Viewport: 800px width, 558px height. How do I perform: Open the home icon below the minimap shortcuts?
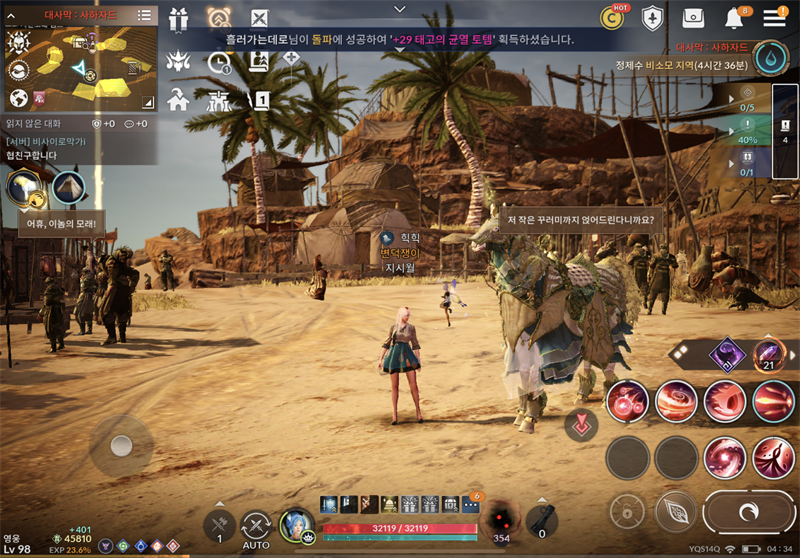click(179, 99)
